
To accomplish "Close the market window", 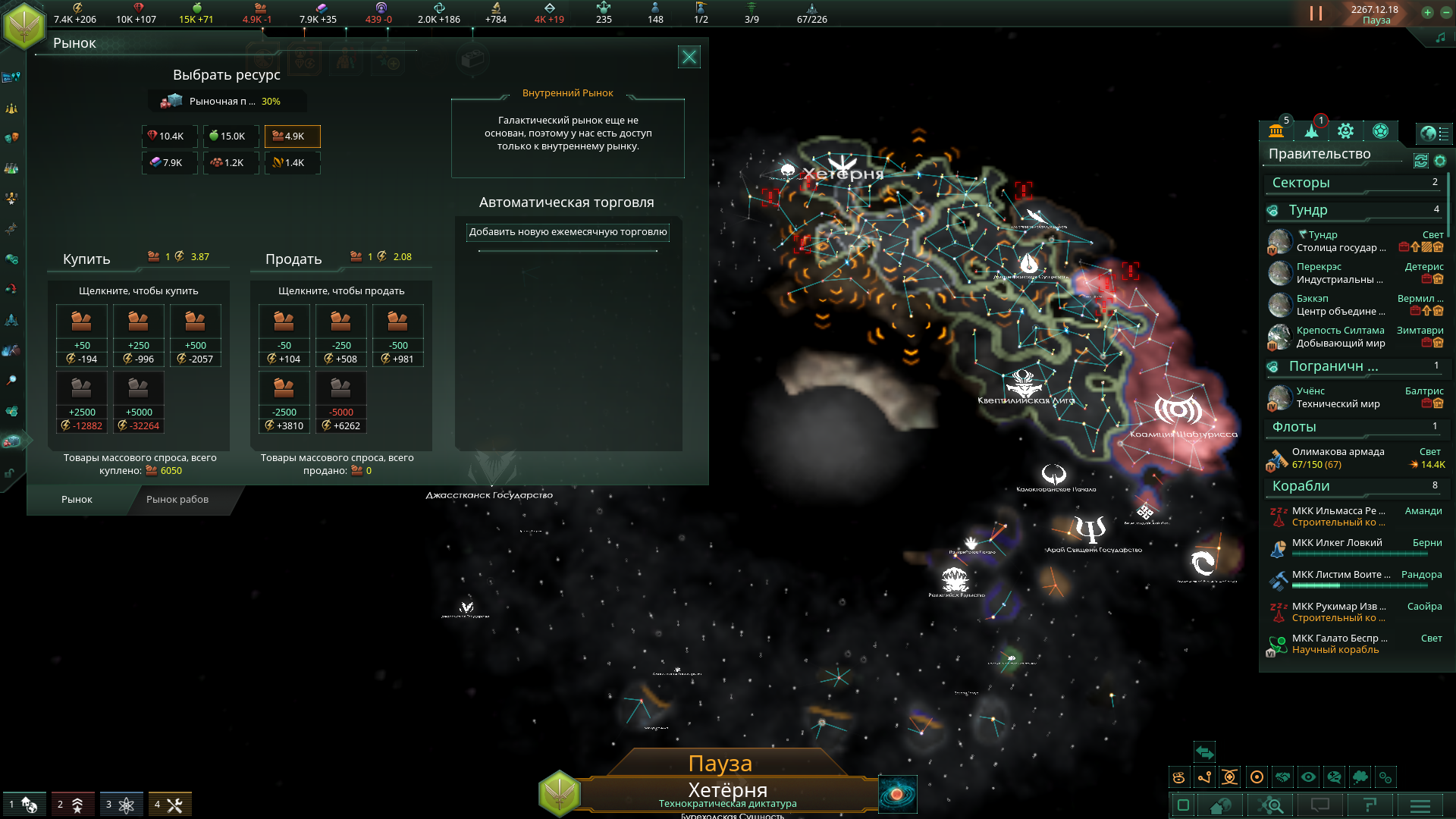I will click(x=689, y=57).
